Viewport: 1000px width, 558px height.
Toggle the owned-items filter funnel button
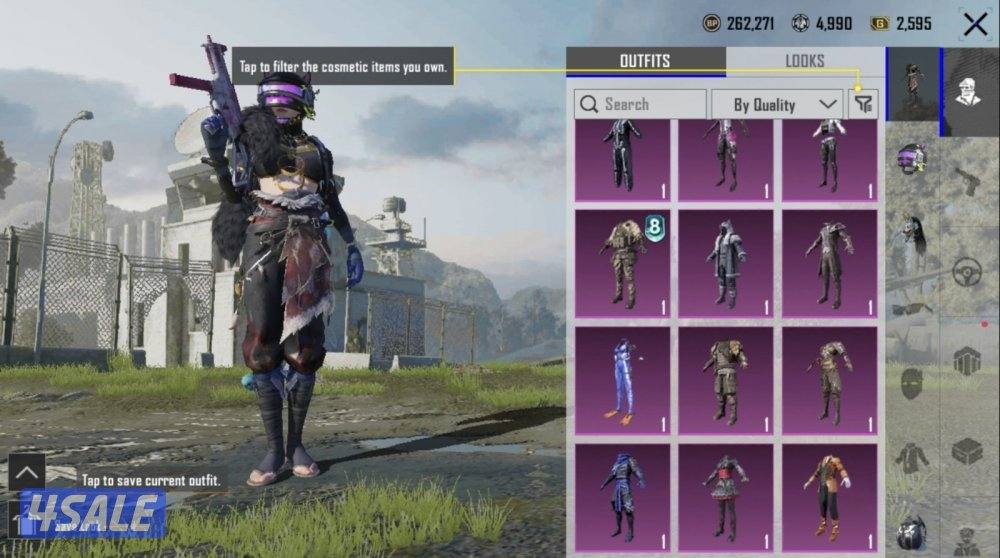(x=861, y=104)
